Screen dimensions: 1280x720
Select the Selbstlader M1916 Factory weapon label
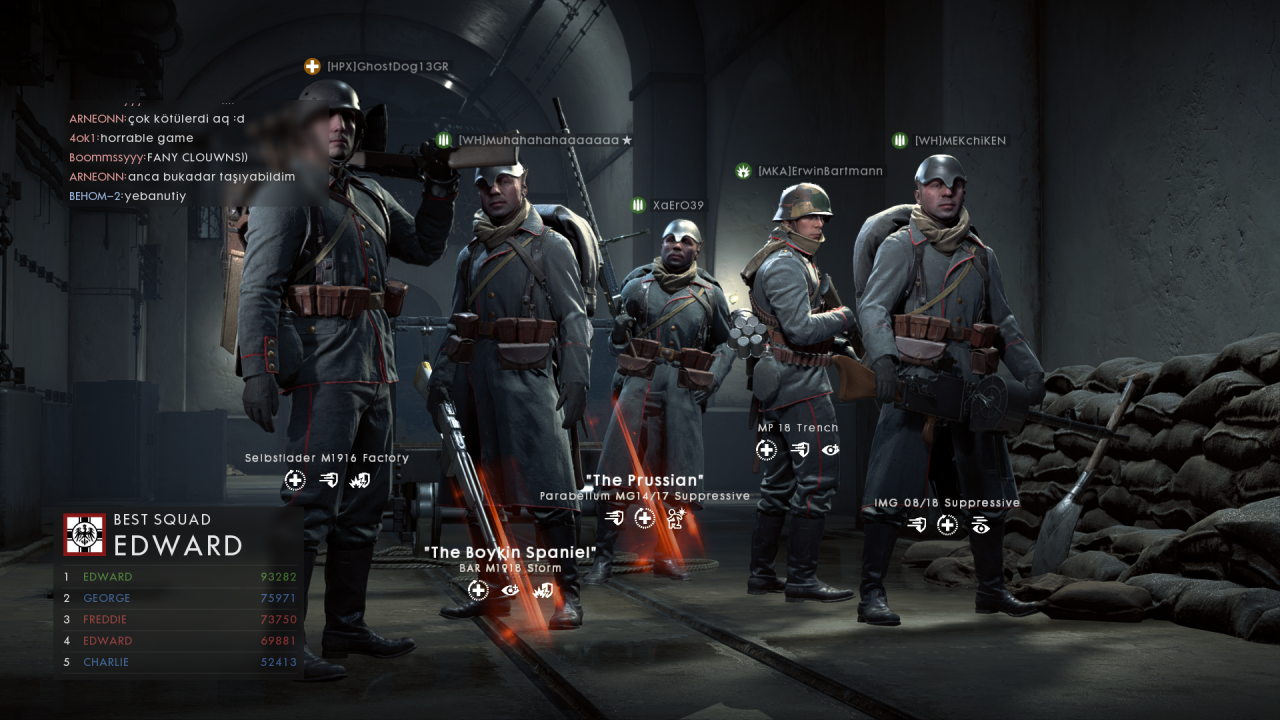pyautogui.click(x=327, y=458)
